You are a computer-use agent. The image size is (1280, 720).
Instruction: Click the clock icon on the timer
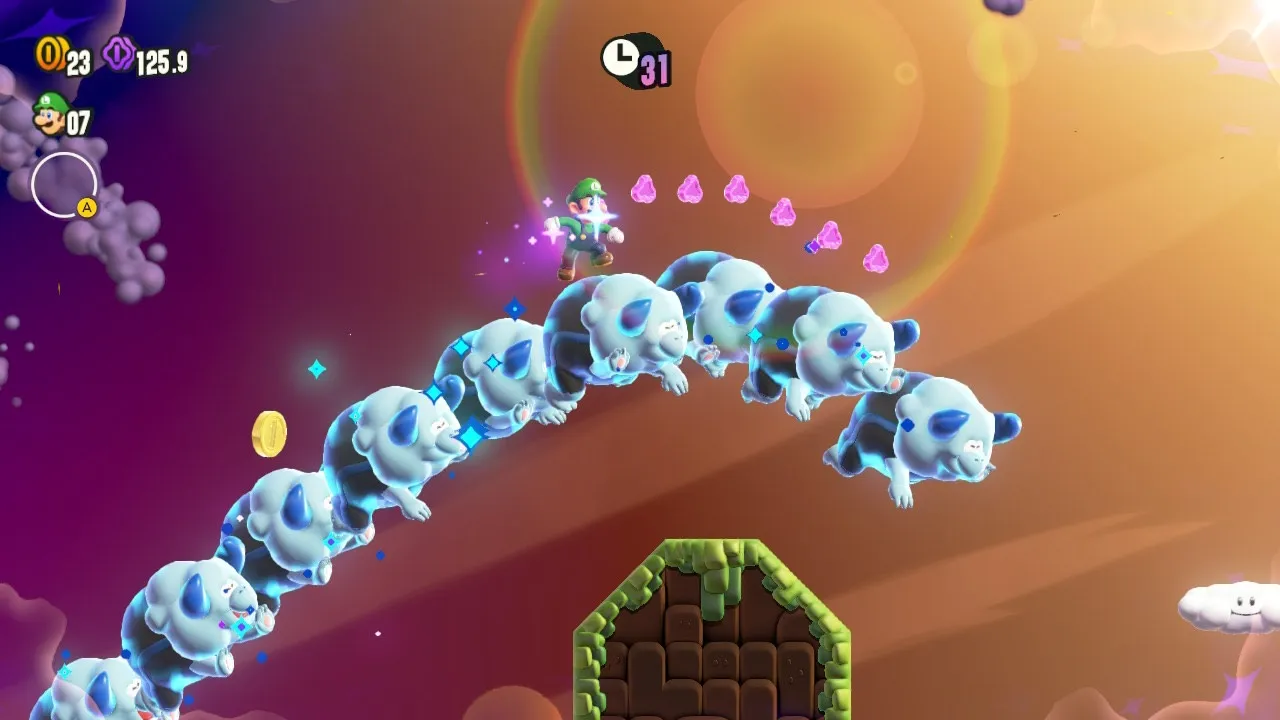[x=621, y=59]
